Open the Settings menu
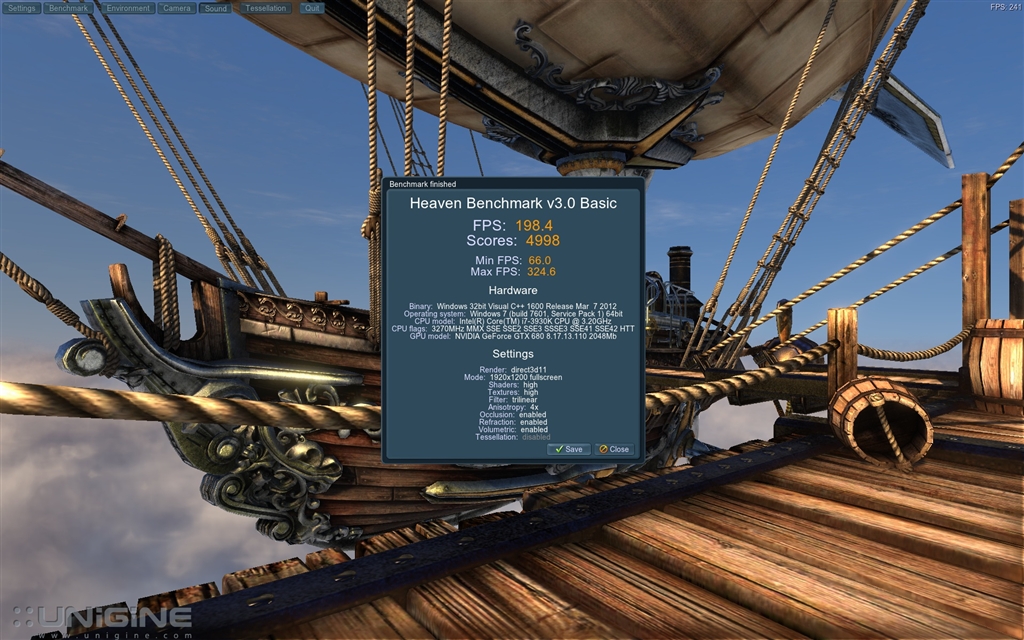1024x640 pixels. click(22, 8)
